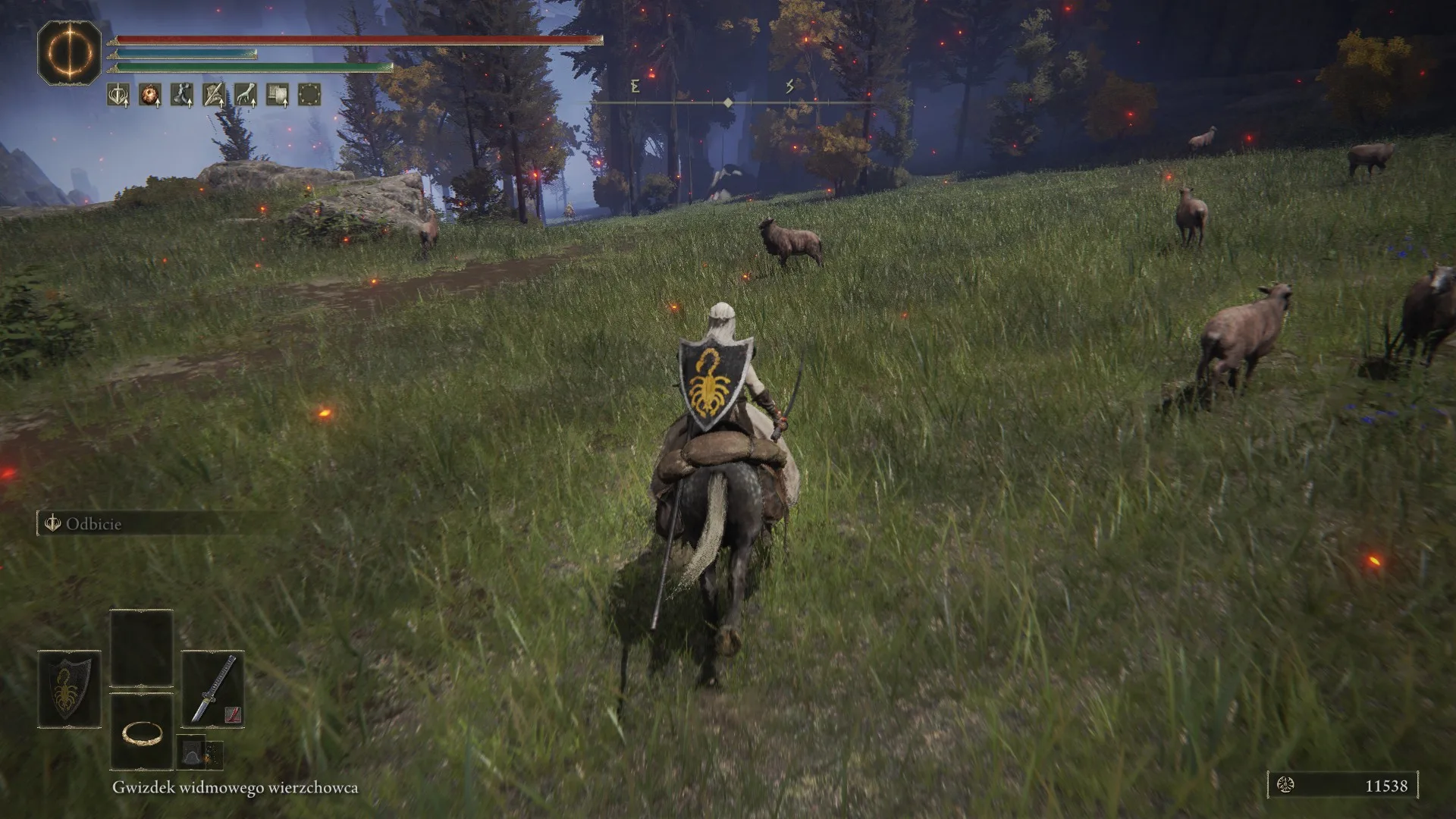Viewport: 1456px width, 819px height.
Task: Select the empty ring status icon
Action: (x=309, y=95)
